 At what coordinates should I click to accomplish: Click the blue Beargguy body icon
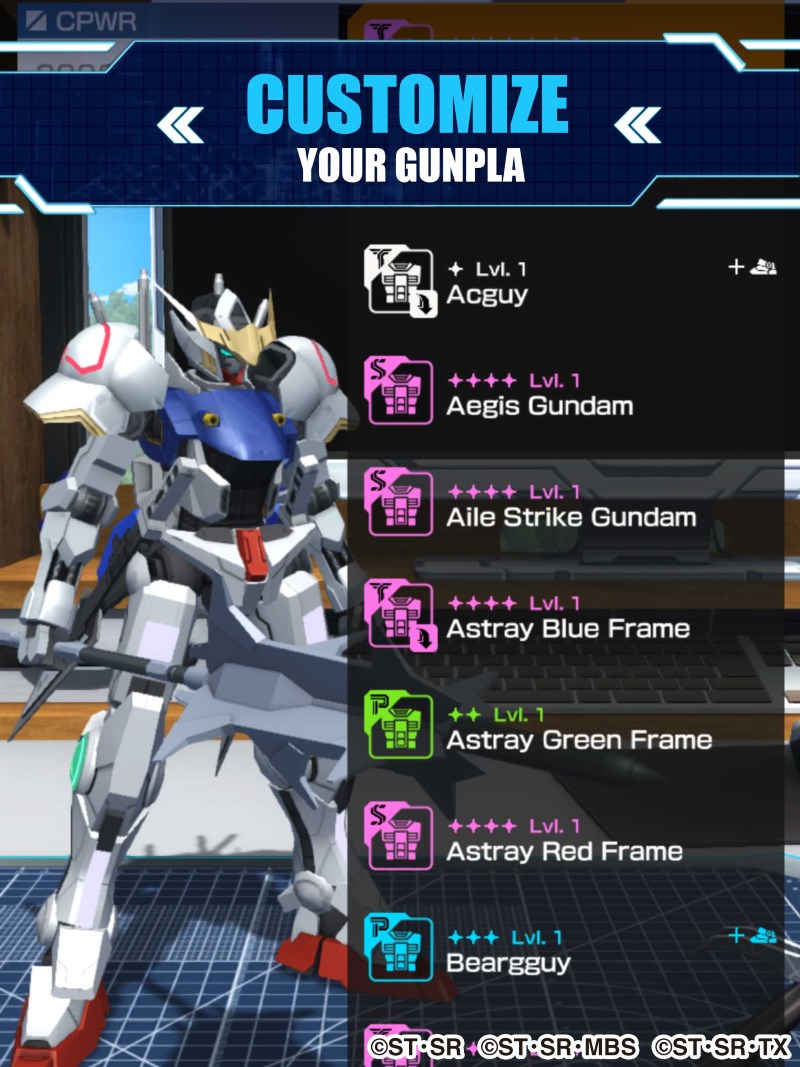tap(400, 949)
